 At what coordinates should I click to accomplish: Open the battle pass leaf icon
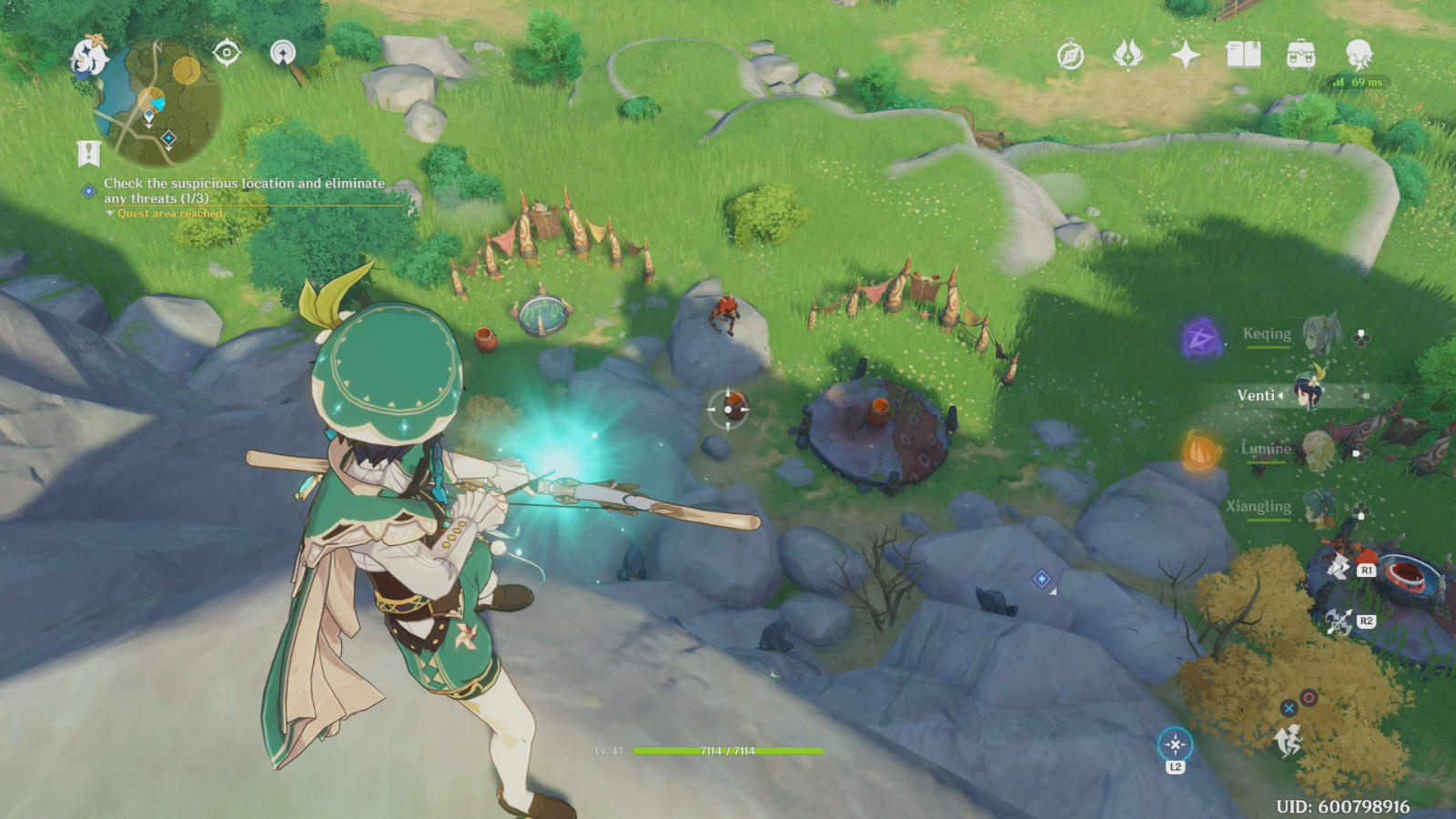[x=1127, y=56]
